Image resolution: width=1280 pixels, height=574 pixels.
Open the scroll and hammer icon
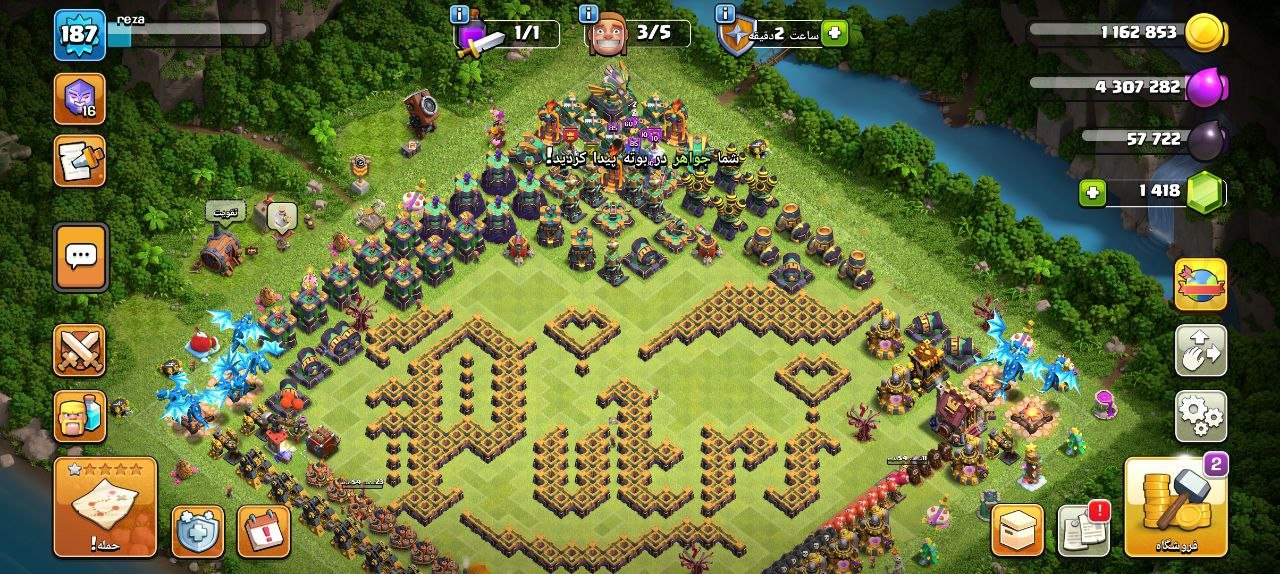pos(79,161)
